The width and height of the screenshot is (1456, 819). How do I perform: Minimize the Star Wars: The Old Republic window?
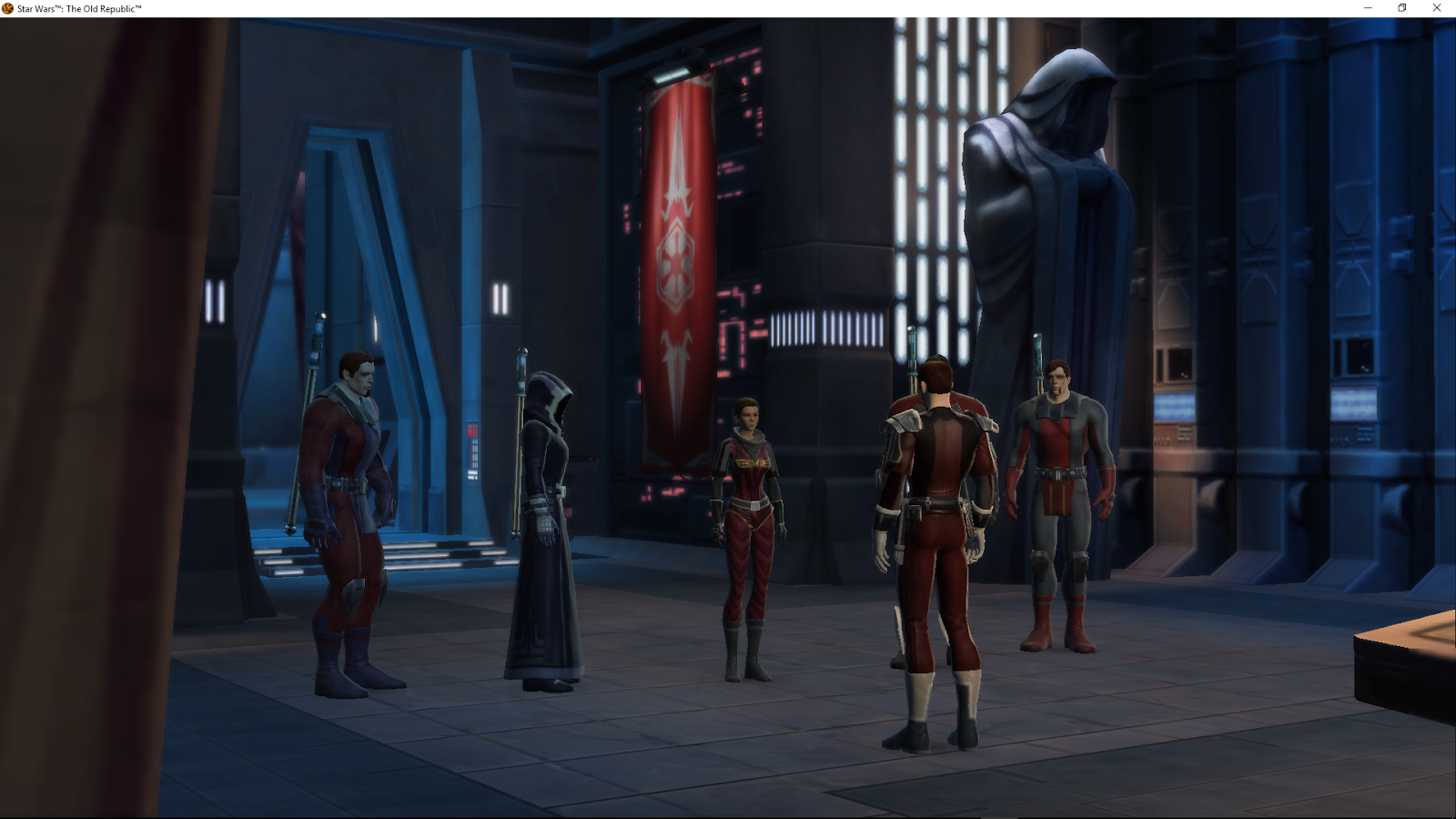click(x=1366, y=8)
